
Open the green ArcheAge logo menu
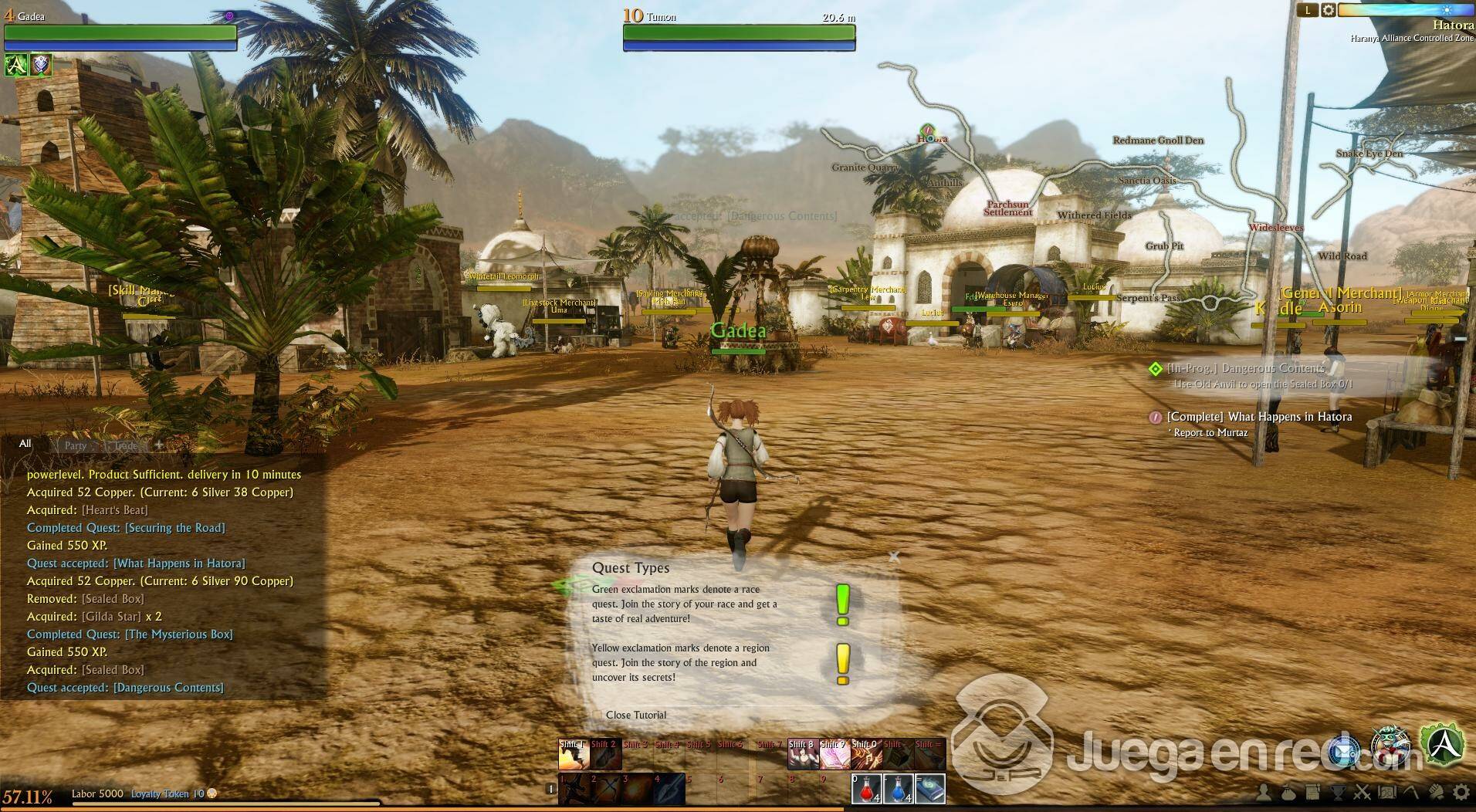point(1440,745)
